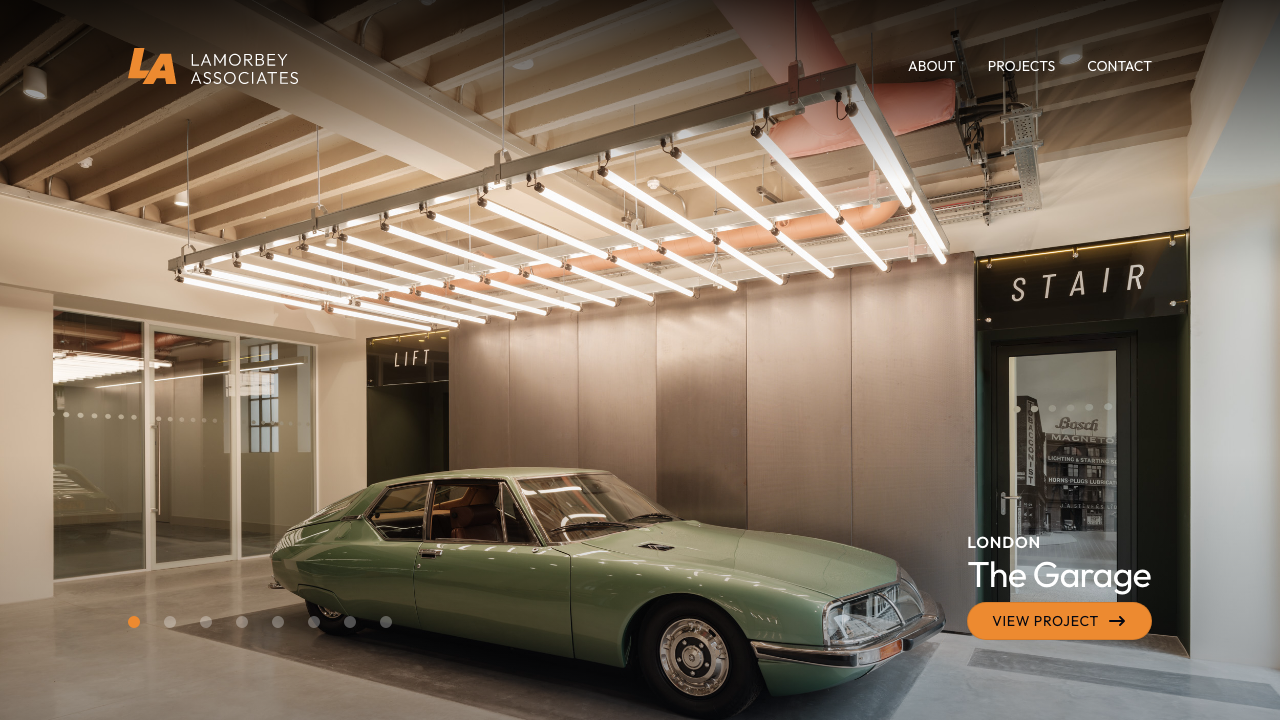This screenshot has height=720, width=1280.
Task: Open The Garage project title
Action: (1059, 576)
